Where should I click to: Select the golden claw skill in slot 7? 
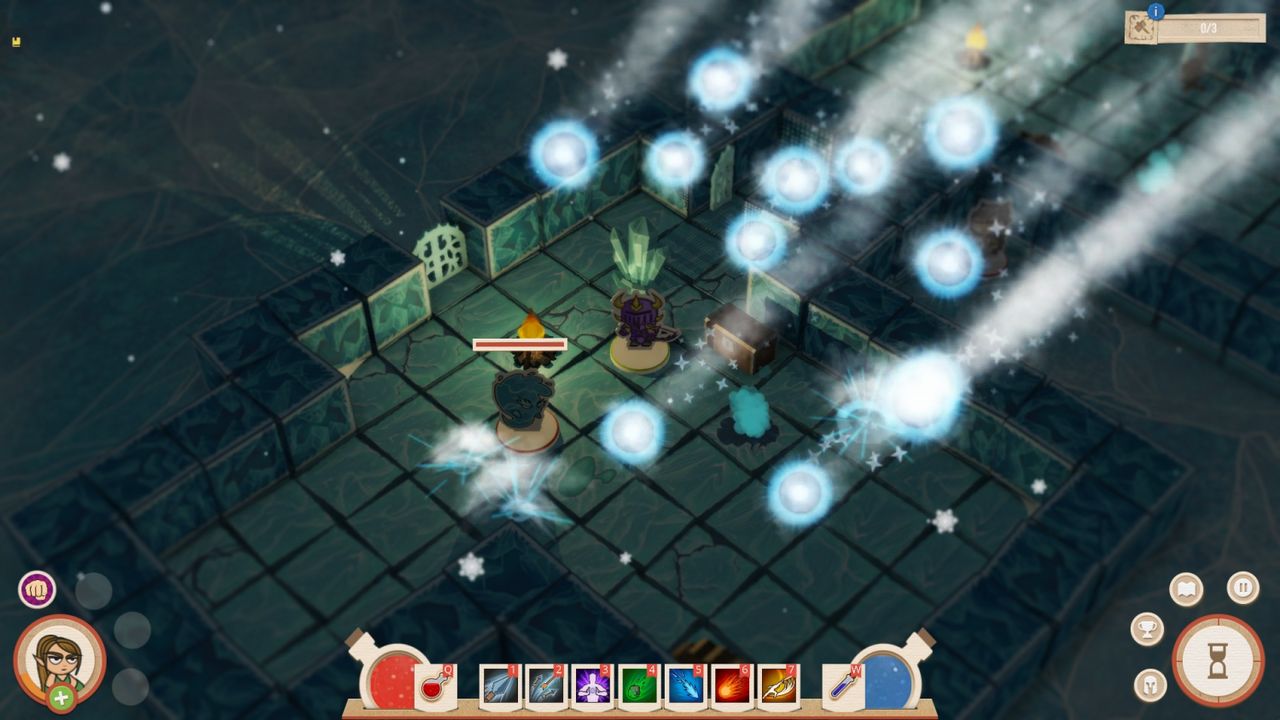[776, 686]
